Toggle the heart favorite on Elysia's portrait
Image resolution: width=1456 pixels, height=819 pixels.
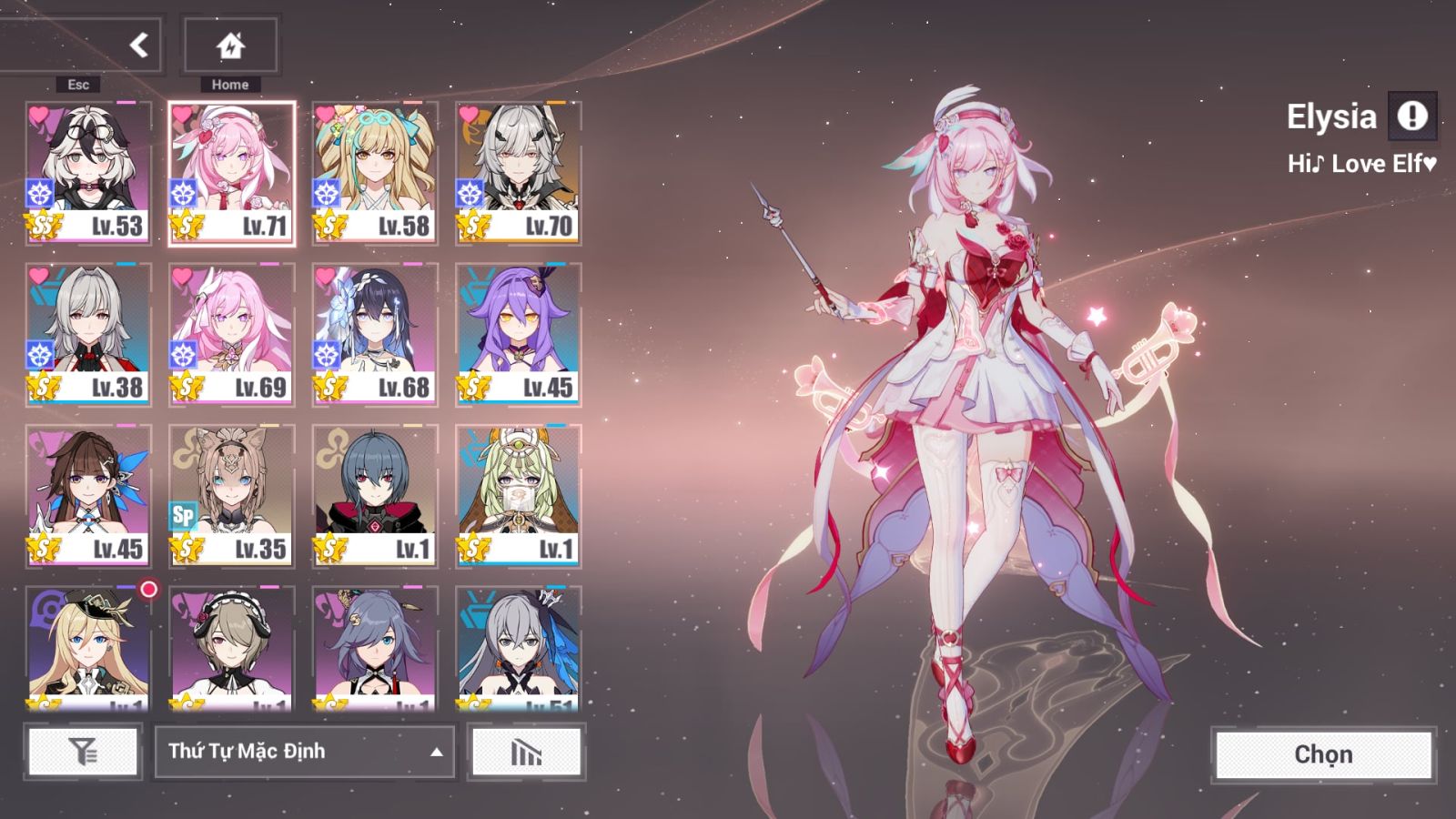(182, 116)
